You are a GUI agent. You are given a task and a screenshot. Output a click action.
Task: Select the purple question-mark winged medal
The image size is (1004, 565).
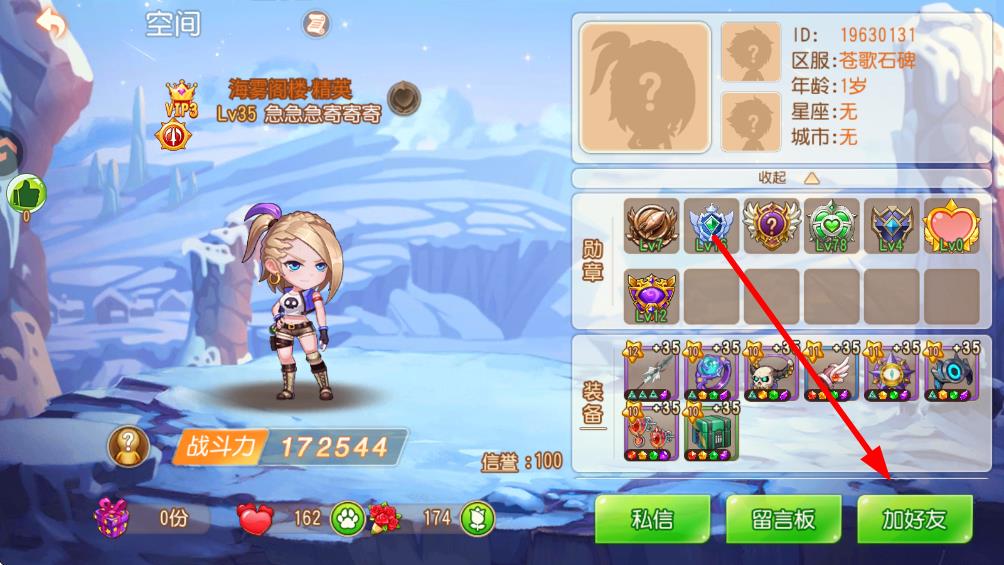tap(771, 225)
